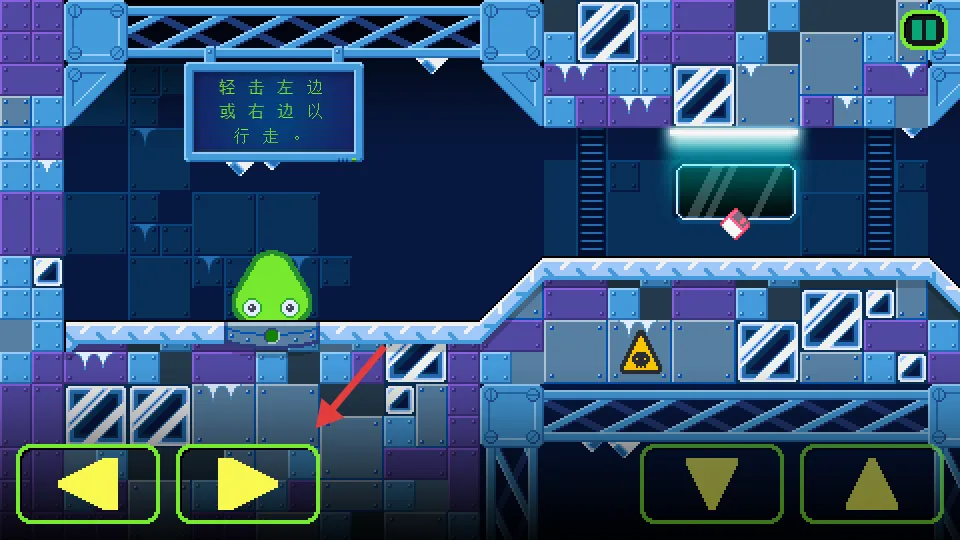Hit the up arrow jump button
The image size is (960, 540).
(x=871, y=484)
